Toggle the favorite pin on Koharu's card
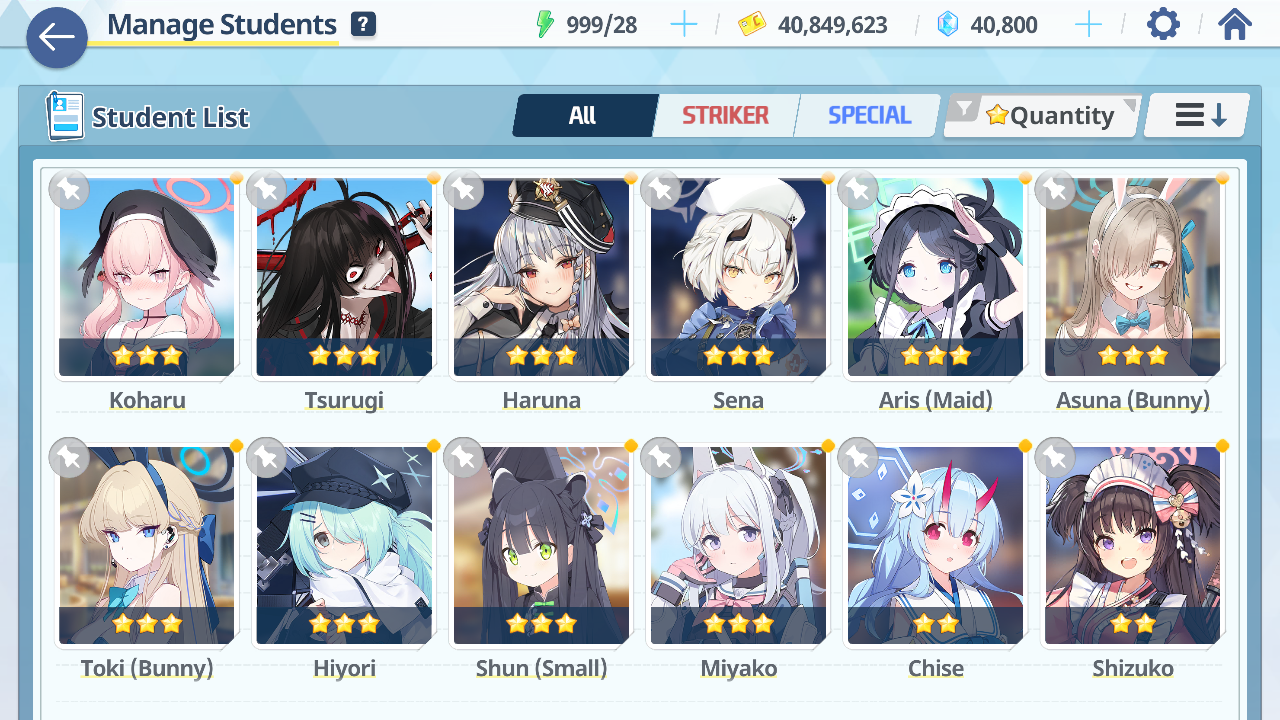The image size is (1280, 720). tap(68, 188)
